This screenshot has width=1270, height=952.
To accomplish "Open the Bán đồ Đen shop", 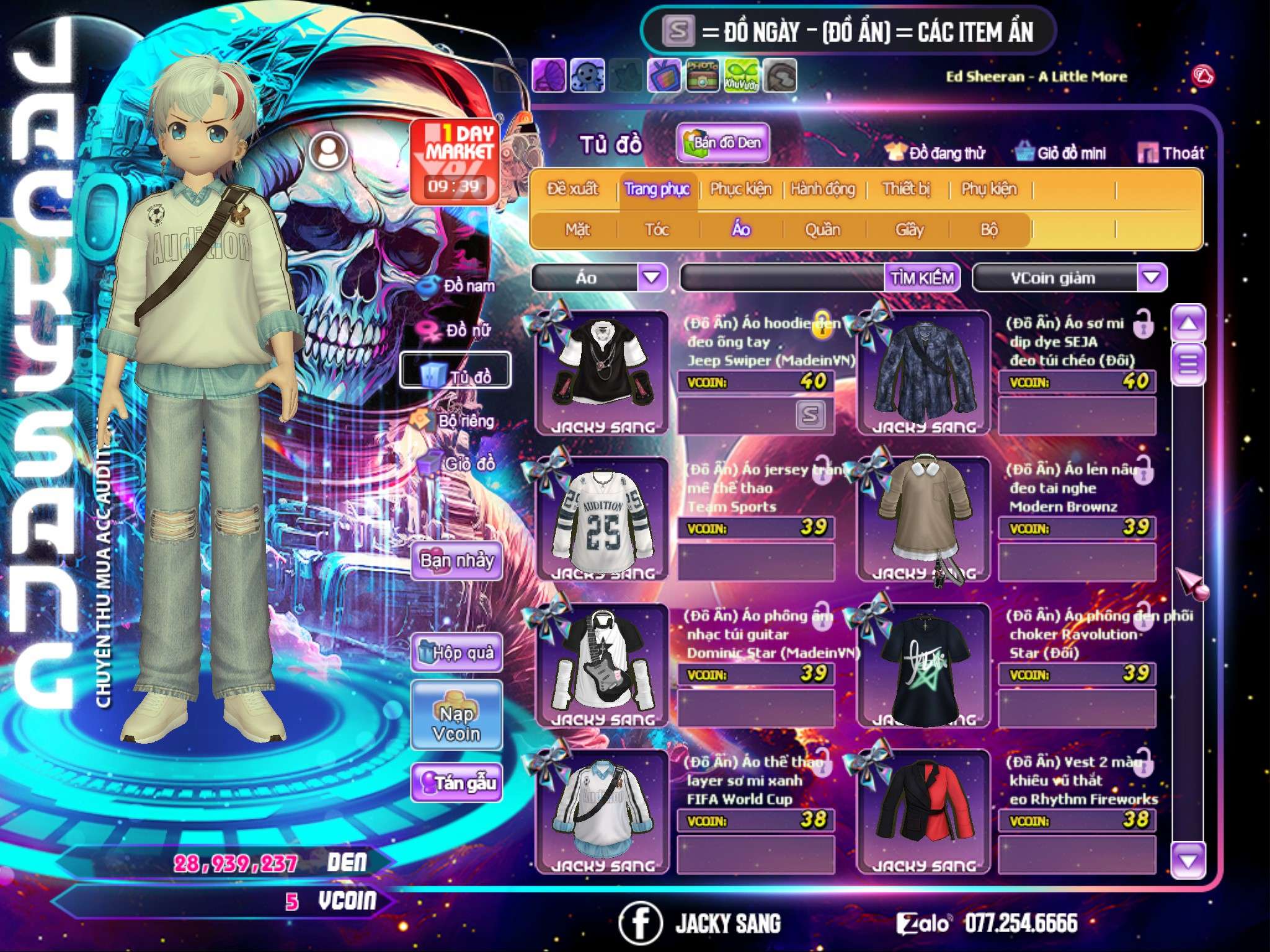I will coord(722,143).
